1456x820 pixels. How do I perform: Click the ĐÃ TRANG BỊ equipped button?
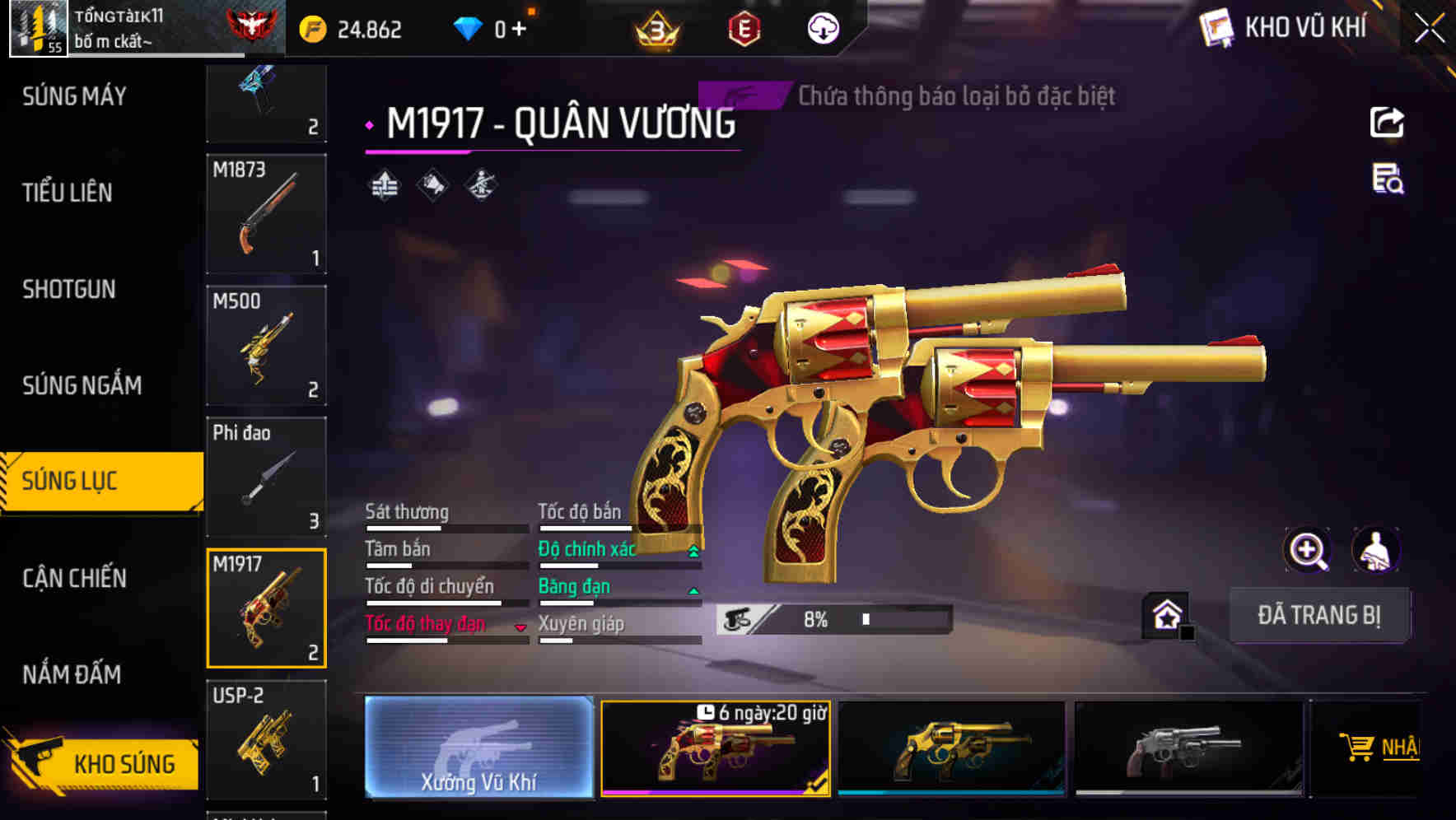[x=1319, y=615]
